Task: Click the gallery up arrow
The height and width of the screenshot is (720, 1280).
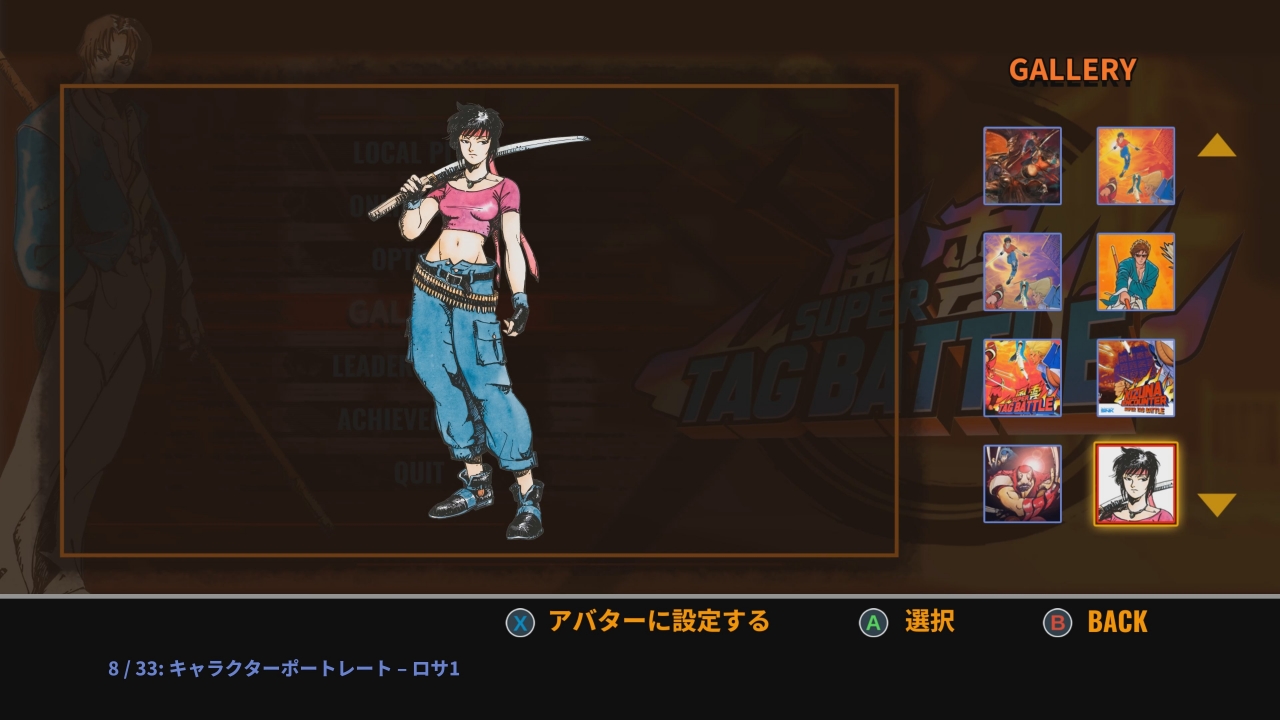Action: point(1216,146)
